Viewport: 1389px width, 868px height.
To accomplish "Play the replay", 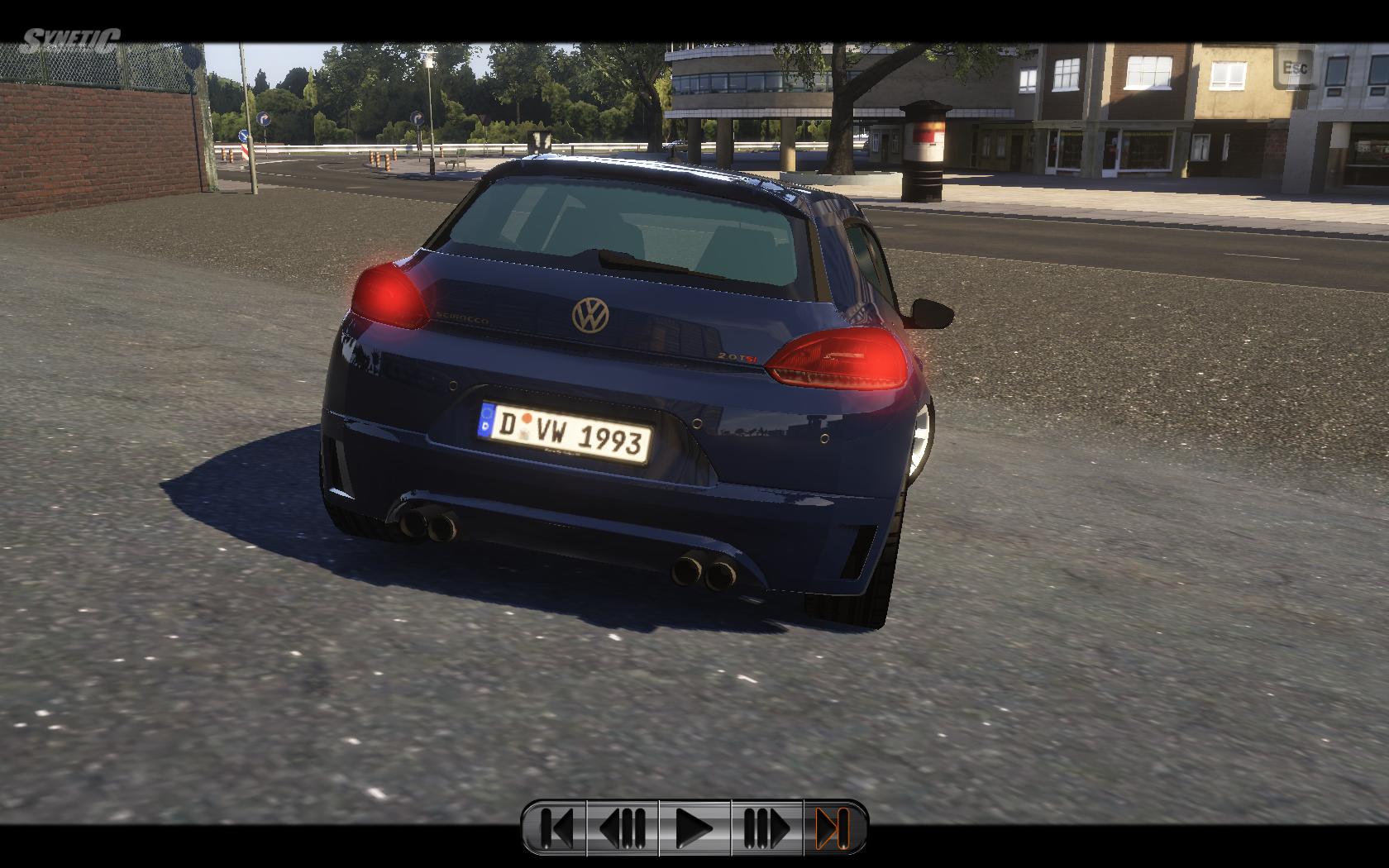I will 694,827.
